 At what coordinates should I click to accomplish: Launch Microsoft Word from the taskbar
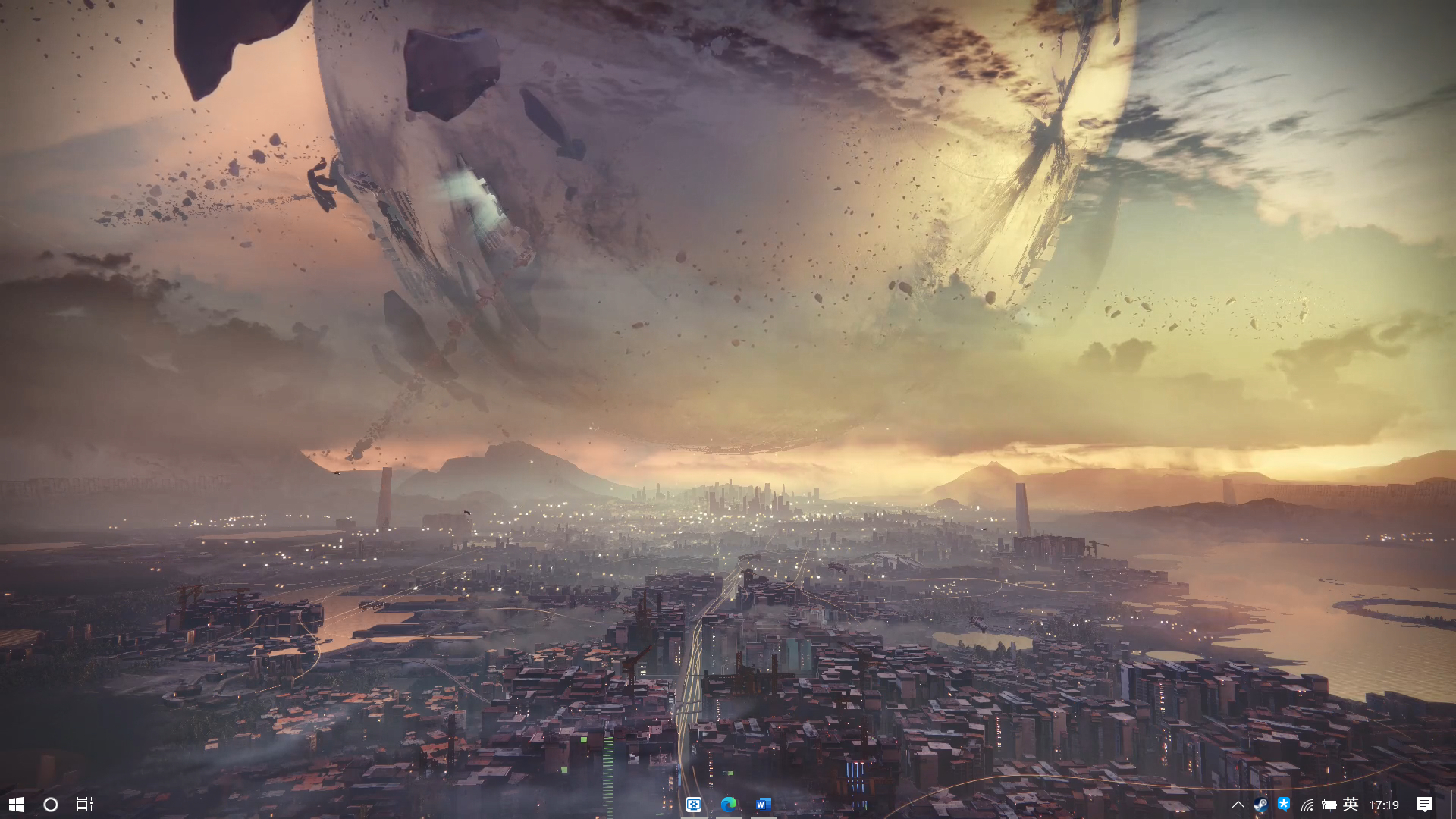click(763, 804)
